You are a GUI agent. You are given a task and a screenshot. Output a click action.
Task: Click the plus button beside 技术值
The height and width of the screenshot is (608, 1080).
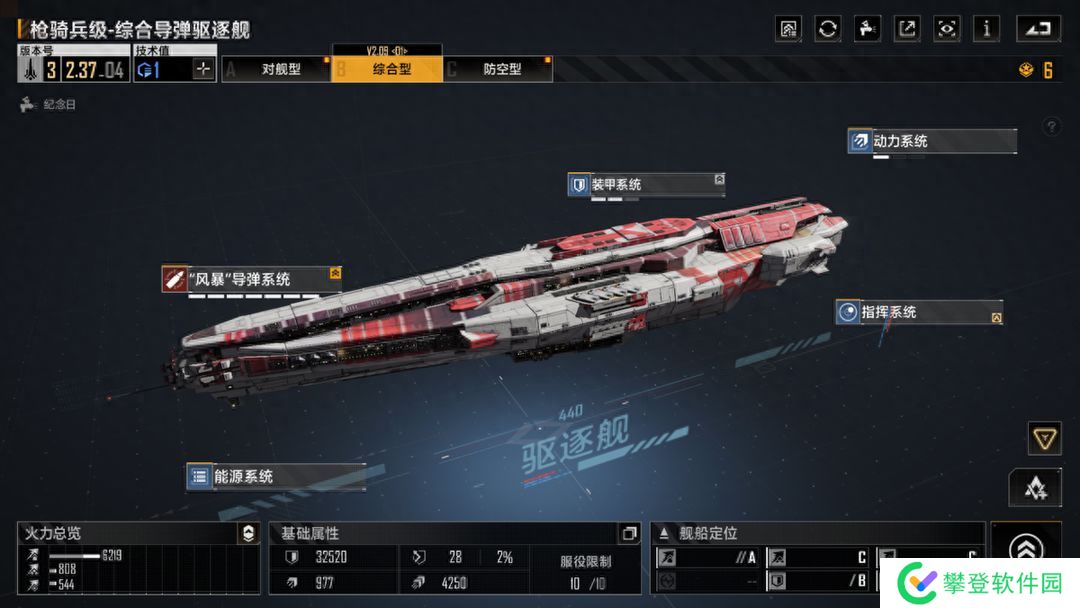203,69
